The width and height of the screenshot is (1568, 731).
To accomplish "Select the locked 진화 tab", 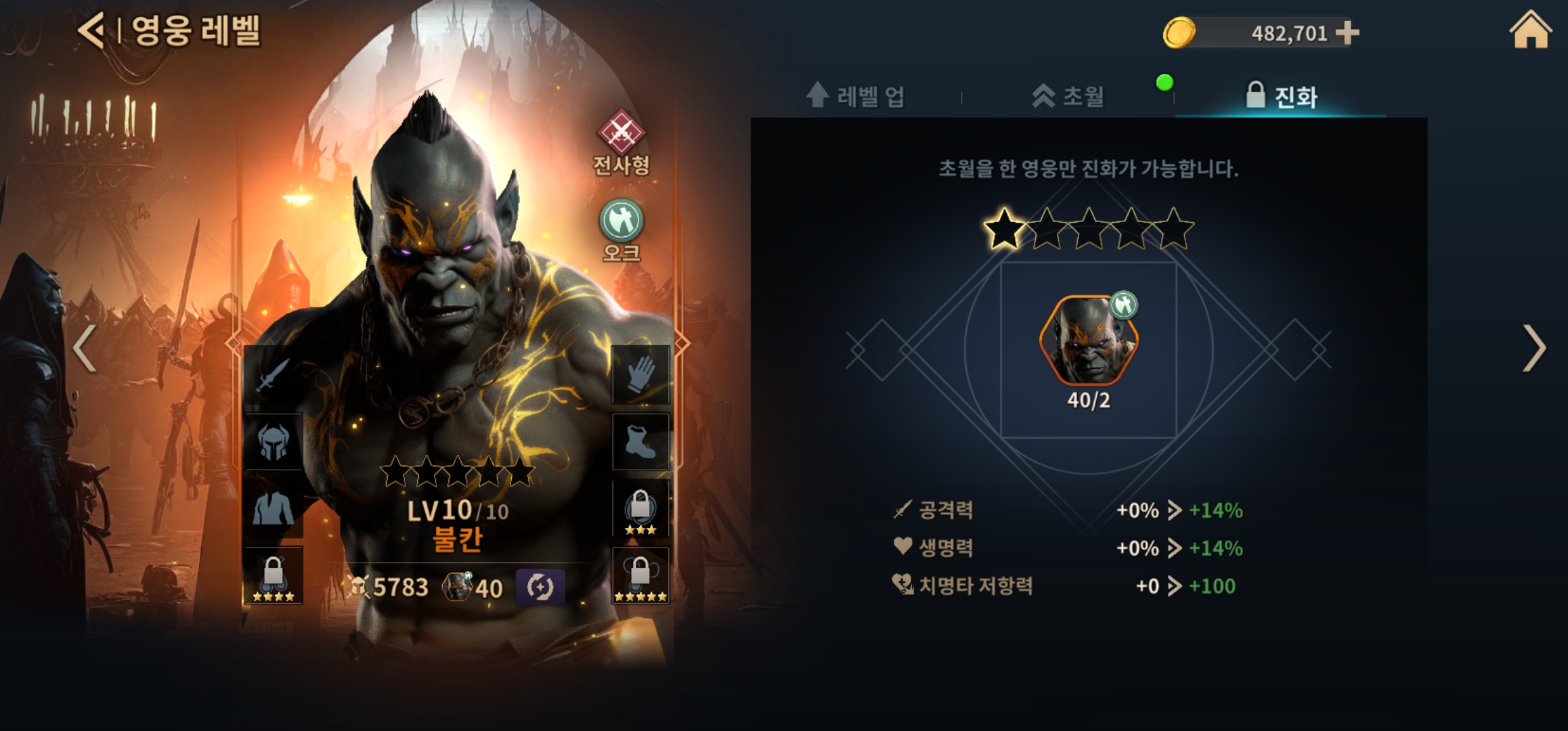I will (1282, 96).
